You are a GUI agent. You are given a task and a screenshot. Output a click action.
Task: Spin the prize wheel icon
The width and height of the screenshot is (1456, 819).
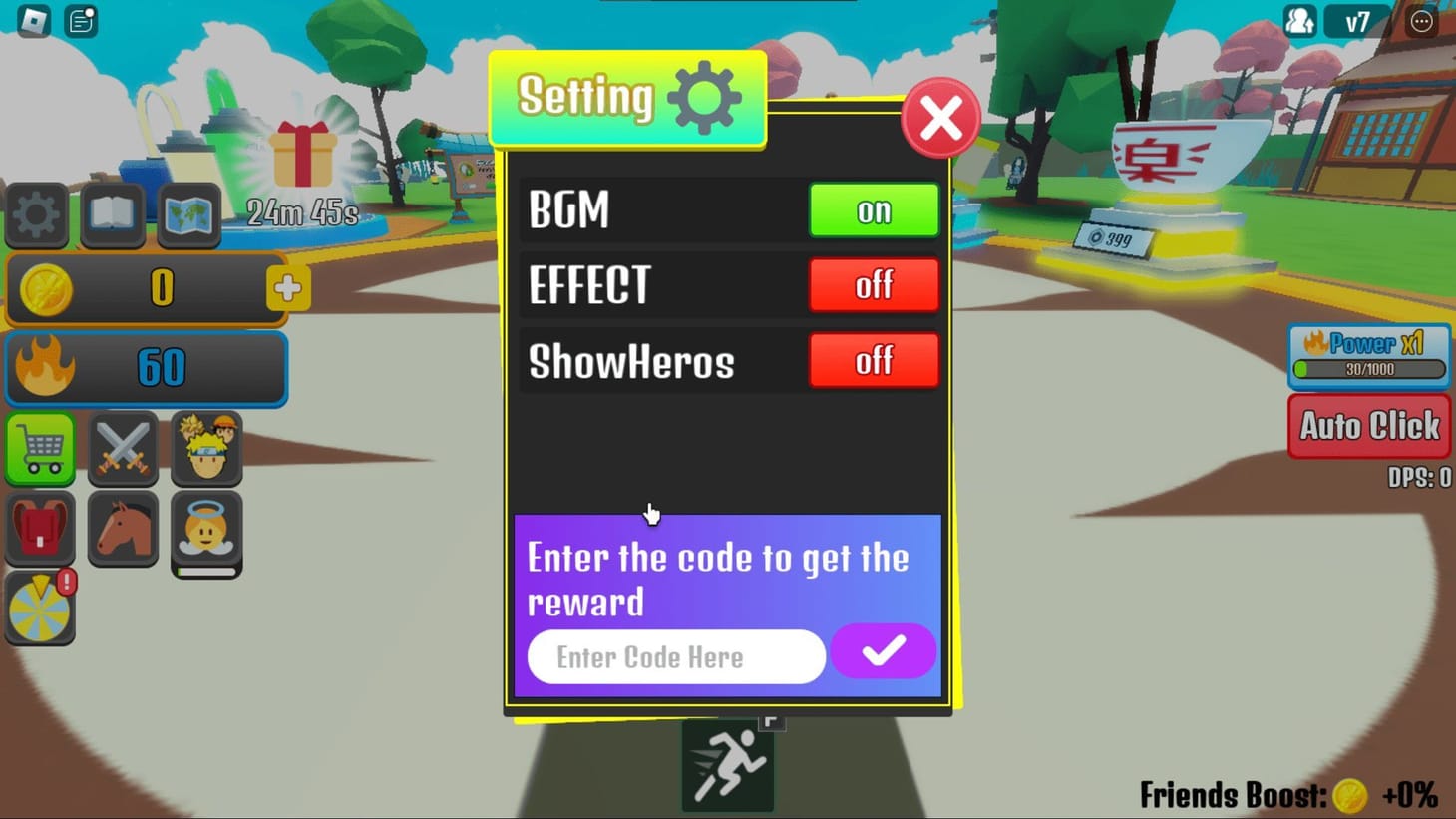point(39,607)
